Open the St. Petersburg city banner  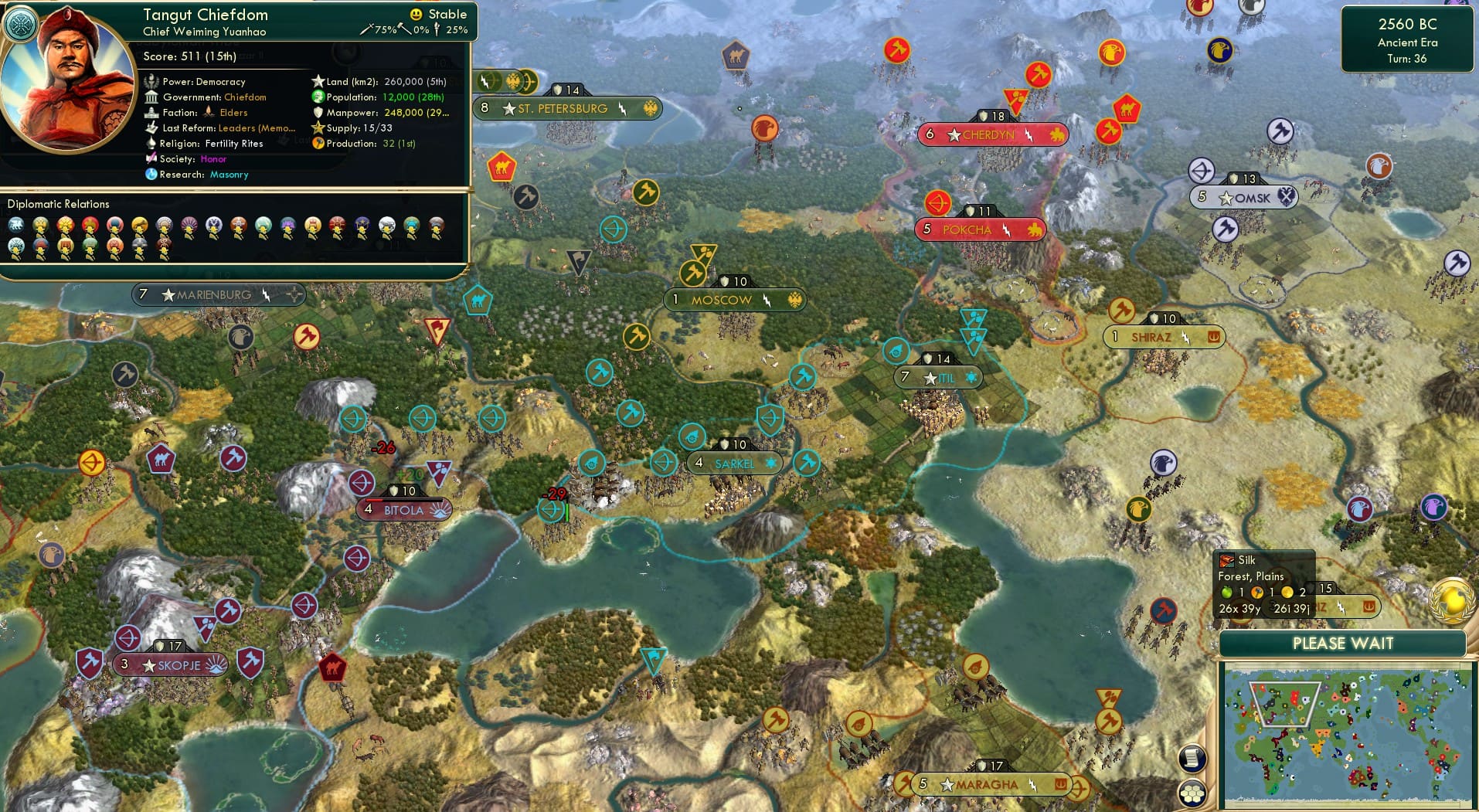click(x=564, y=108)
